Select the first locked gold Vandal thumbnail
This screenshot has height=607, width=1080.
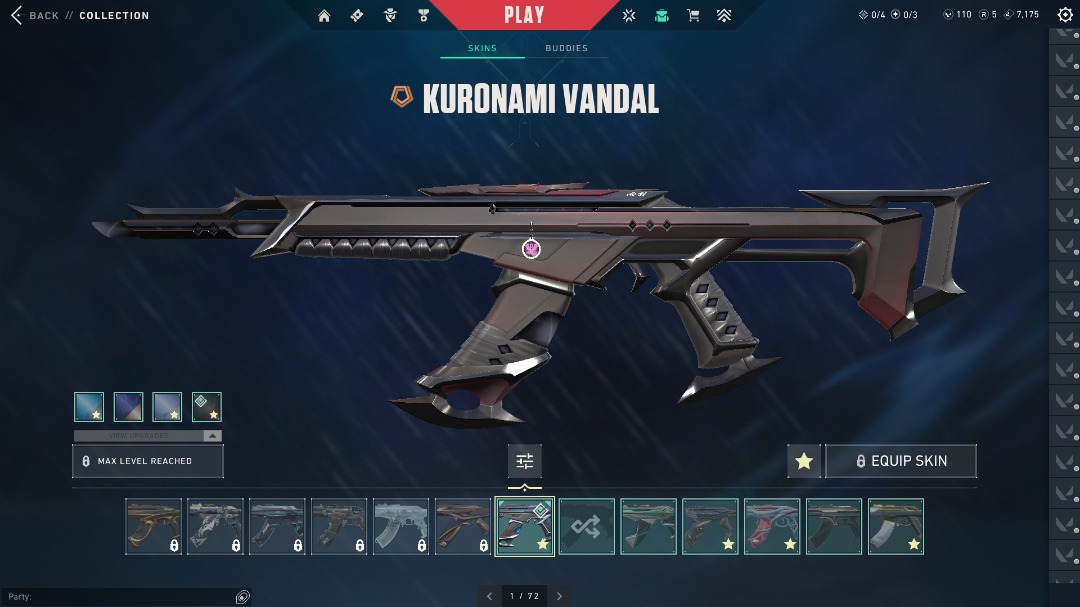tap(154, 526)
